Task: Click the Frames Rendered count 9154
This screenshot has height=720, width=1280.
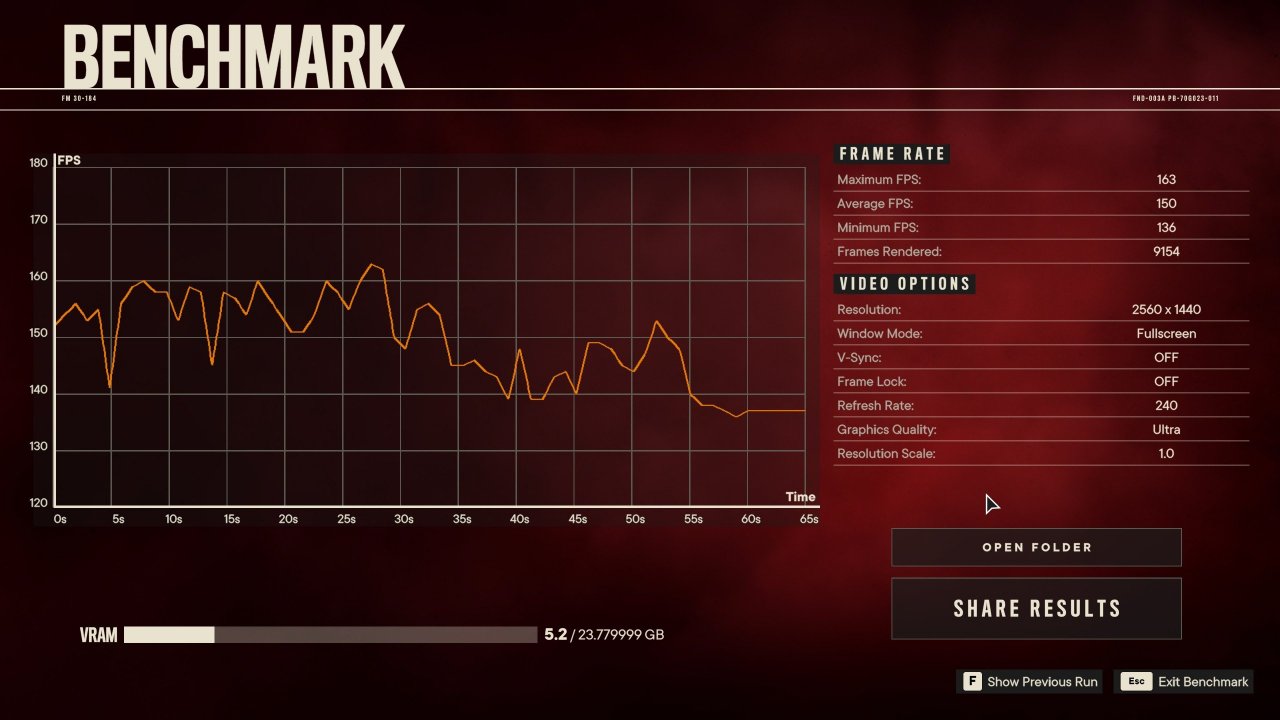Action: [x=1166, y=251]
